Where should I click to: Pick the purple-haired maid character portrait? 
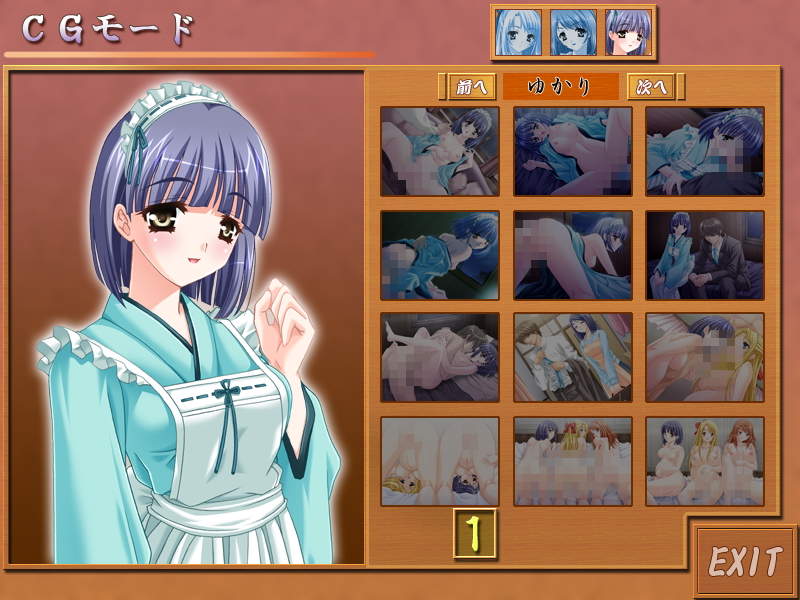(x=628, y=32)
